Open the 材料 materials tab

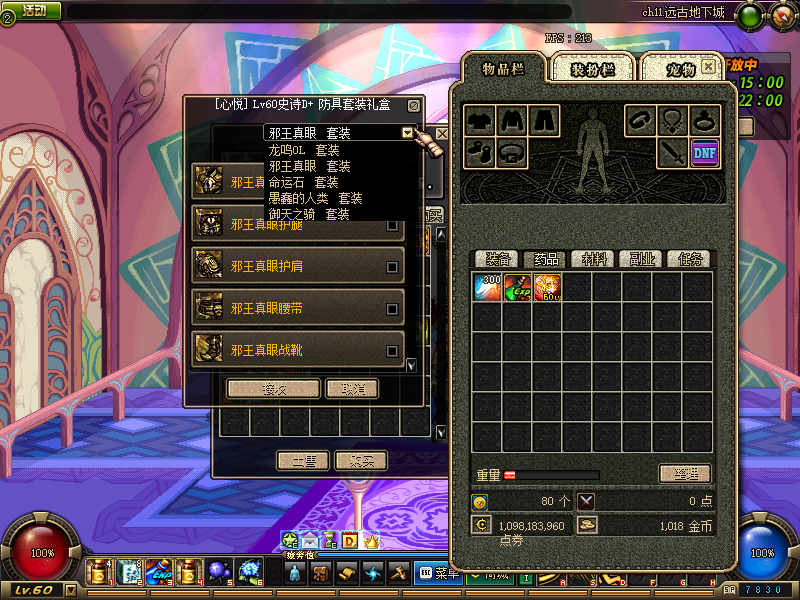(594, 259)
